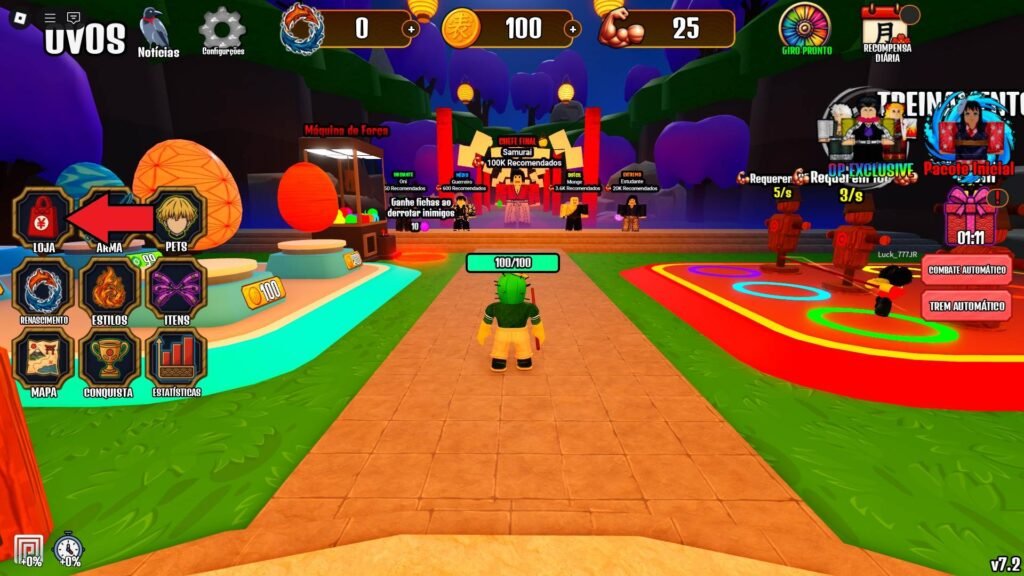Open the Roblox chat window icon
This screenshot has width=1024, height=576.
pos(73,18)
